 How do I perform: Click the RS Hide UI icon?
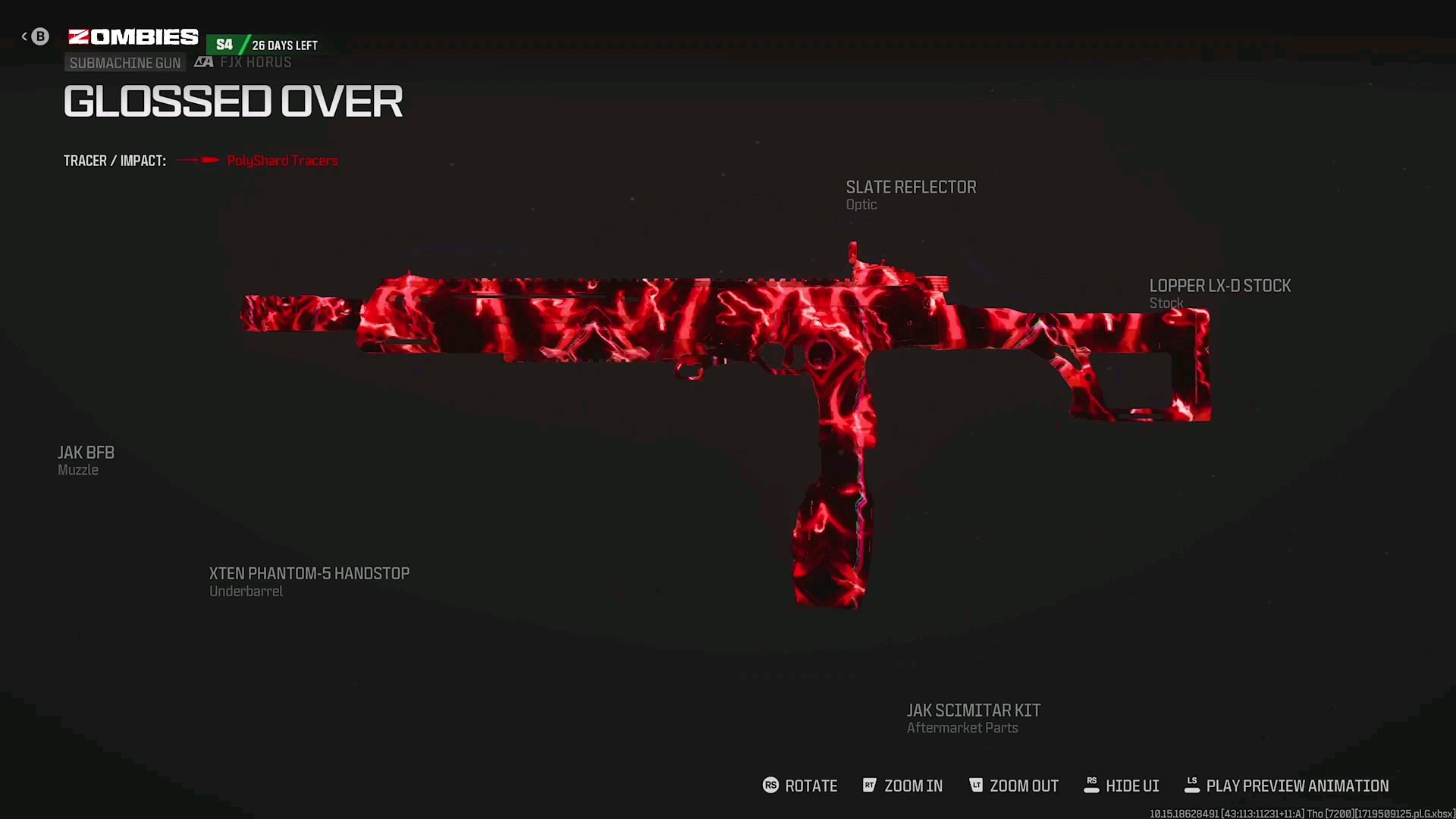(1092, 786)
